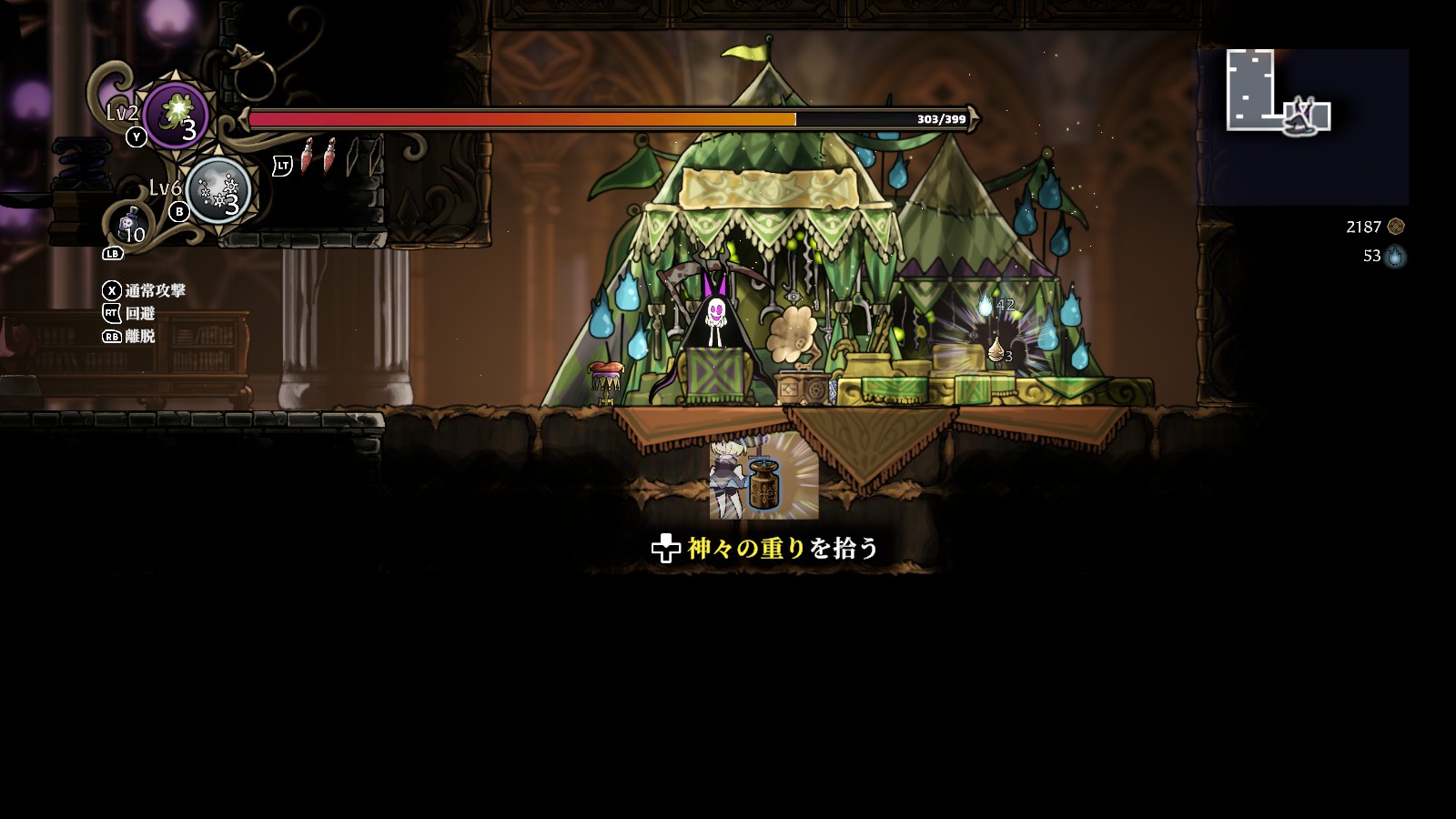
Task: Select the 神々の重り item pickup thumbnail
Action: pyautogui.click(x=763, y=476)
